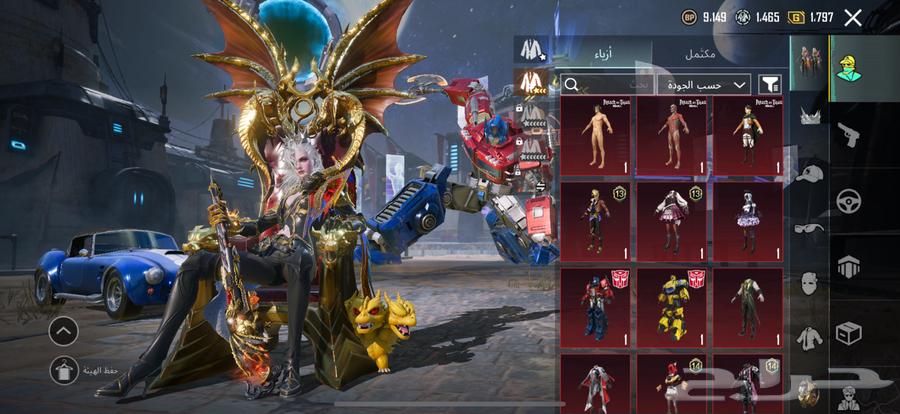Open the steering wheel vehicles category
This screenshot has height=414, width=900.
click(848, 198)
